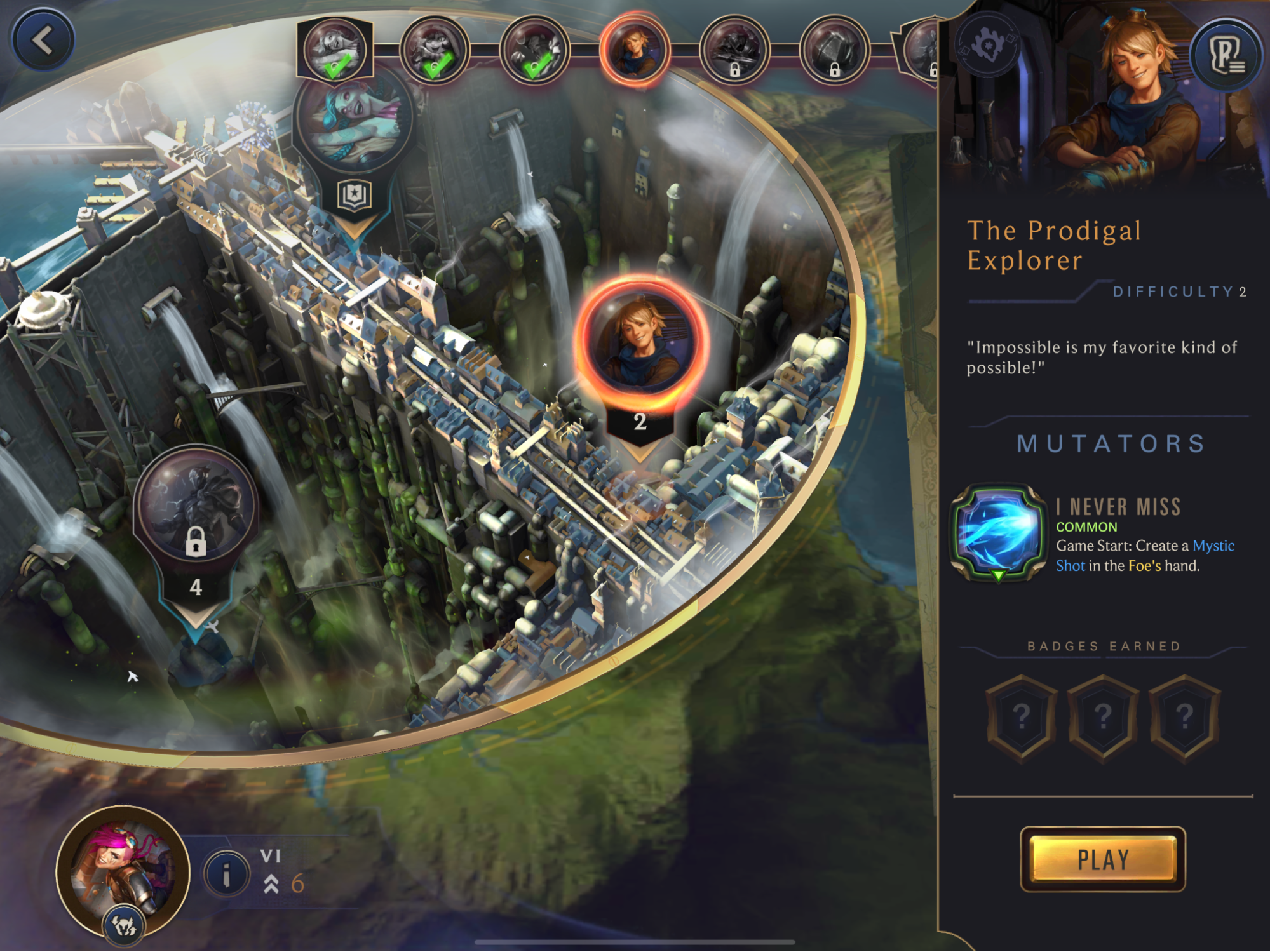1270x952 pixels.
Task: Select the current Ezreal encounter in the top track
Action: pos(634,50)
